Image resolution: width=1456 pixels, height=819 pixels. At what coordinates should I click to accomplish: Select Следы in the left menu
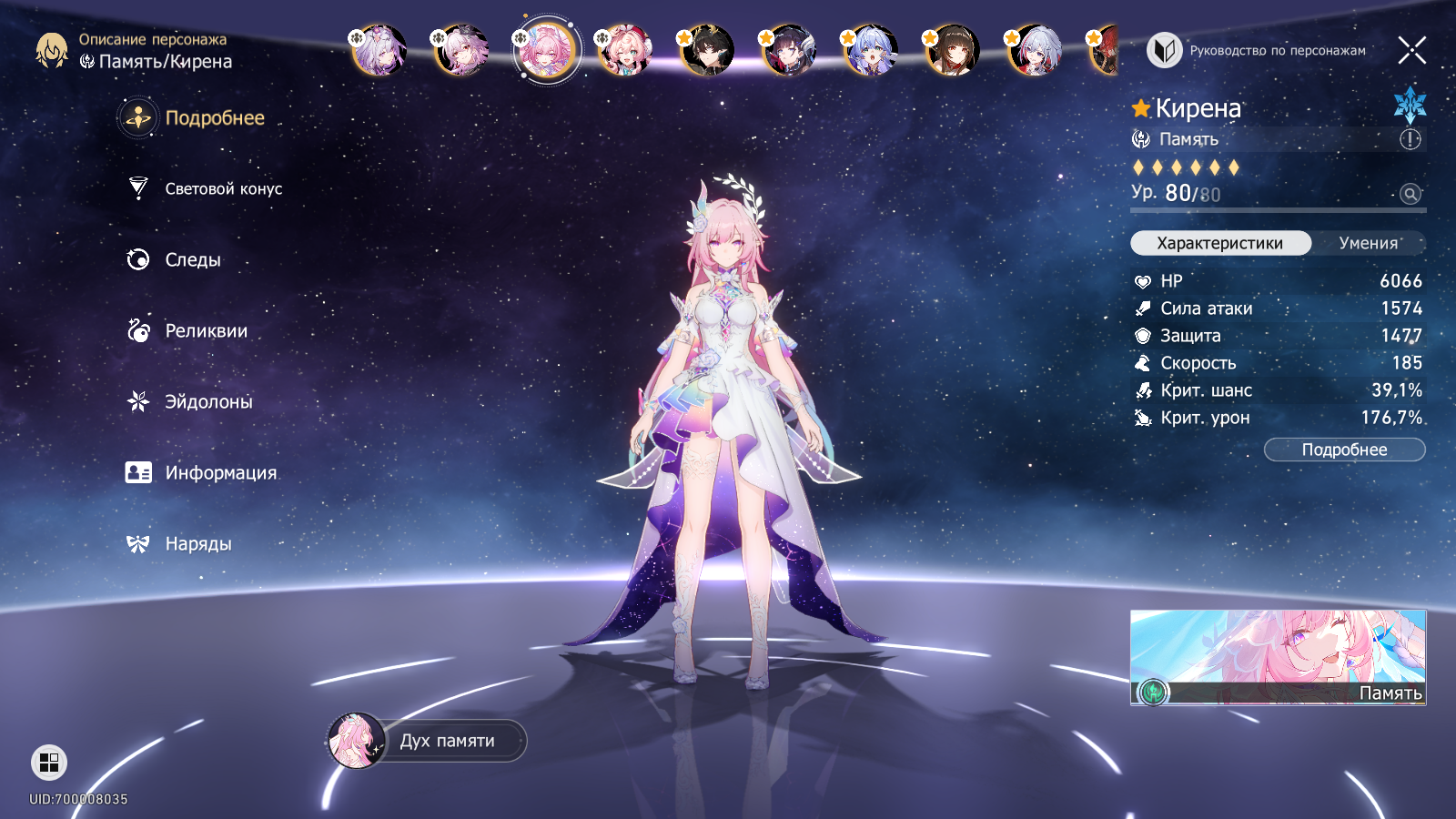point(192,259)
